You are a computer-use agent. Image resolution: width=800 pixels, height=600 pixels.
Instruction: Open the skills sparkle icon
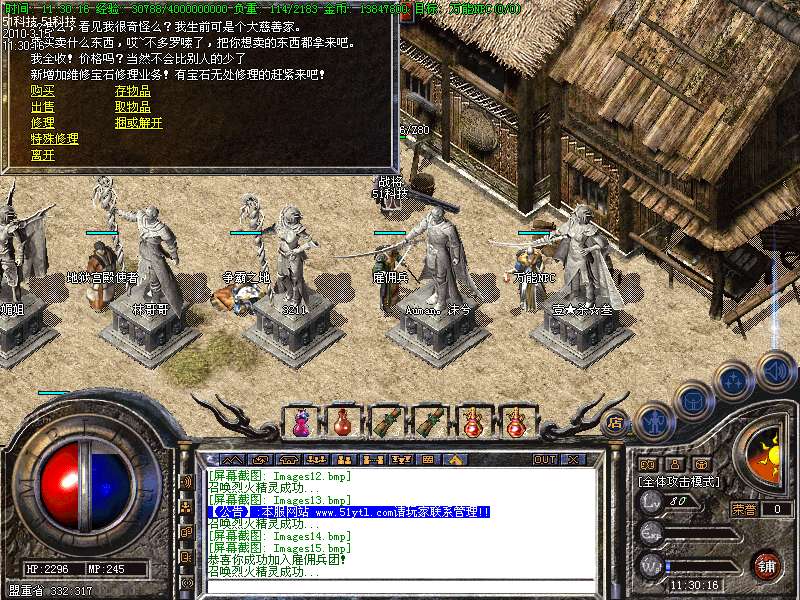(x=733, y=380)
